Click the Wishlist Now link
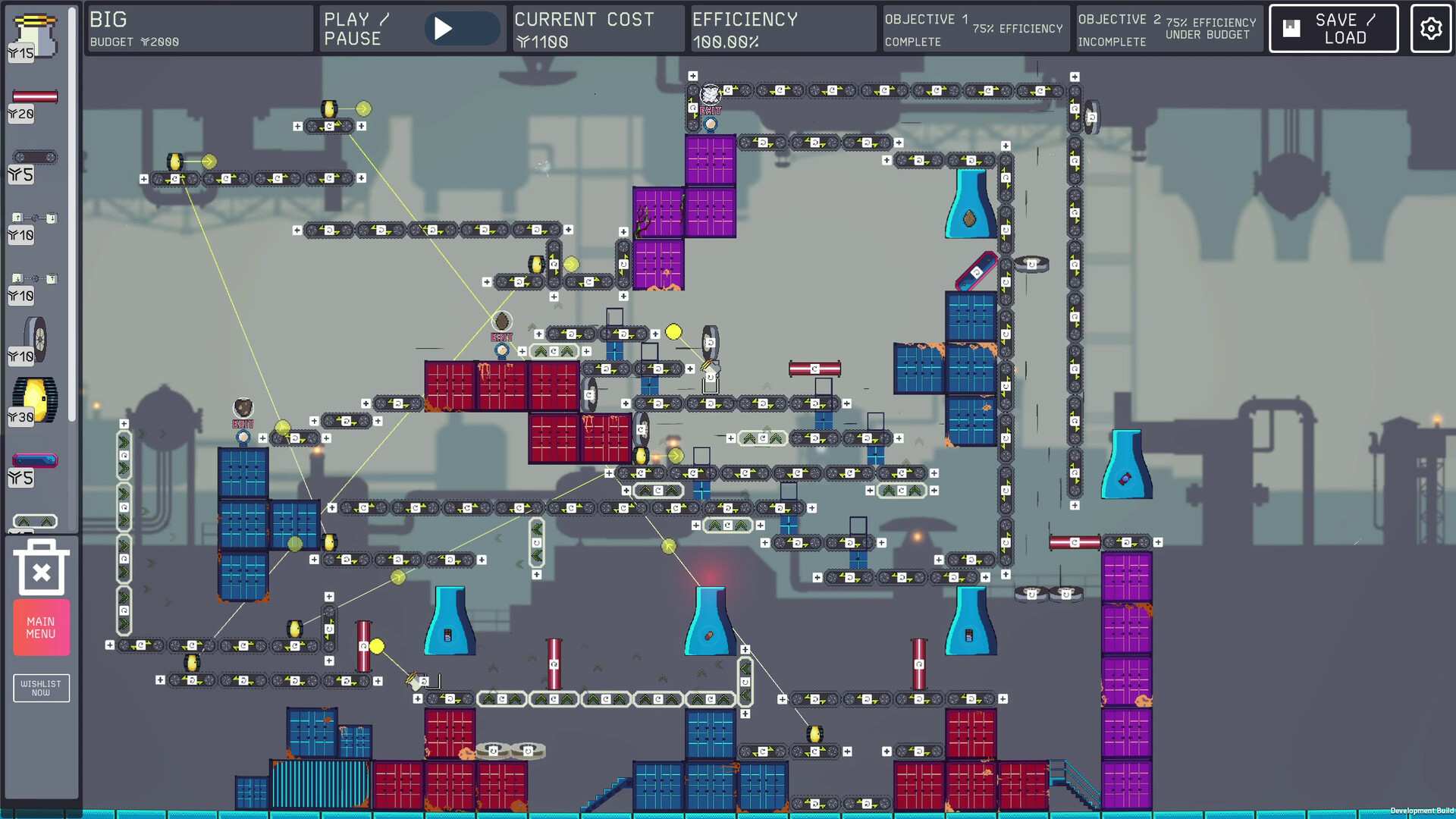Screen dimensions: 1456x819 click(41, 688)
